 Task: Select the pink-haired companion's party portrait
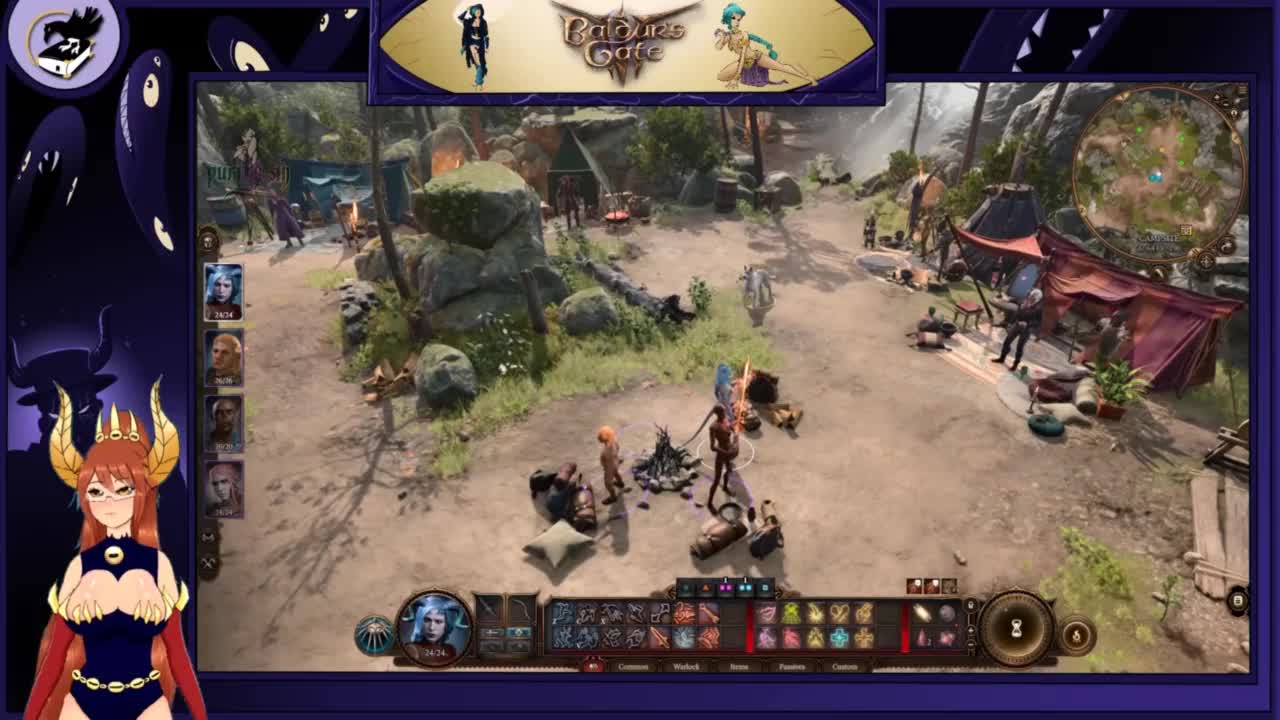click(223, 488)
